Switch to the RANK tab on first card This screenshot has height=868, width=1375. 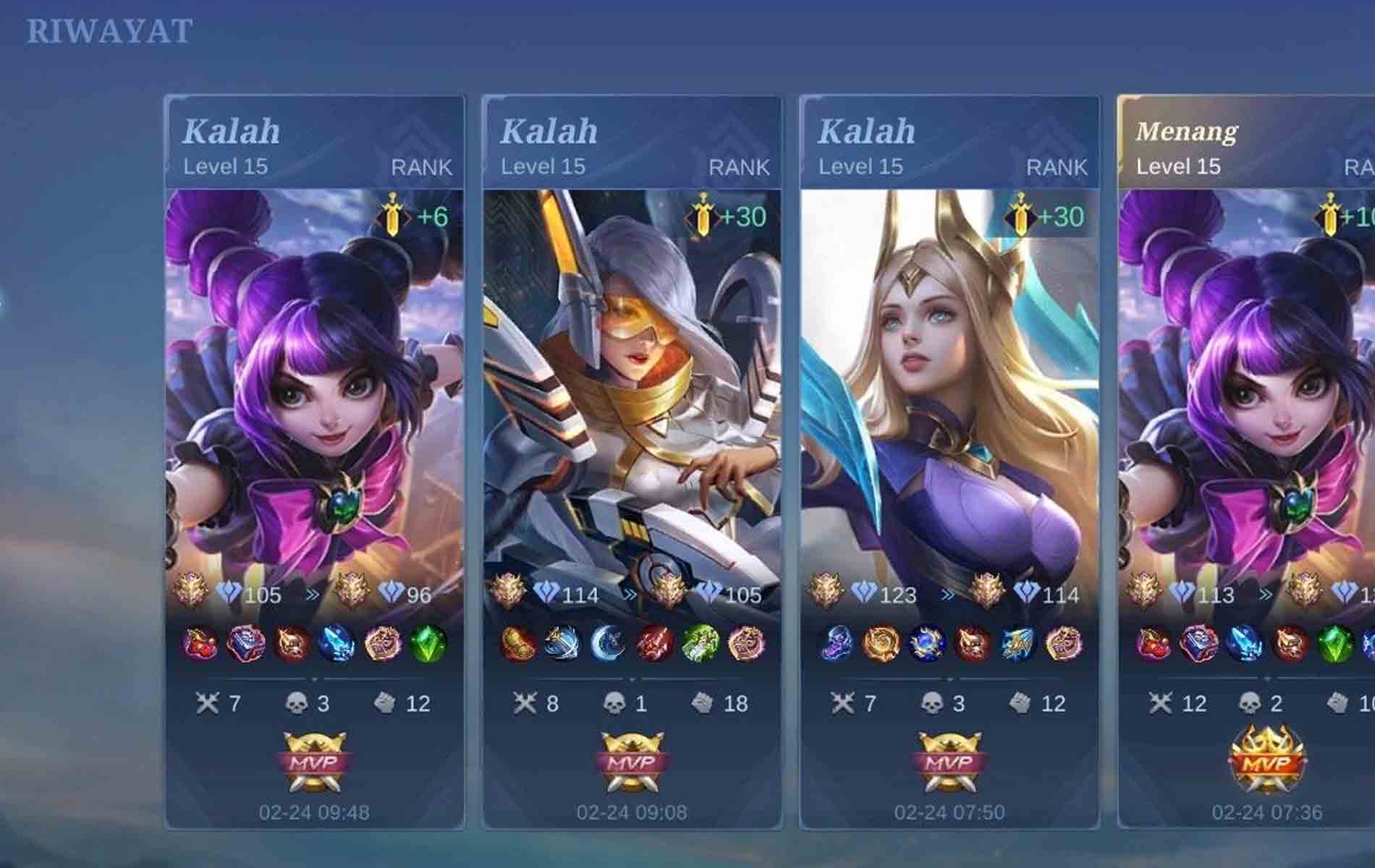(423, 168)
